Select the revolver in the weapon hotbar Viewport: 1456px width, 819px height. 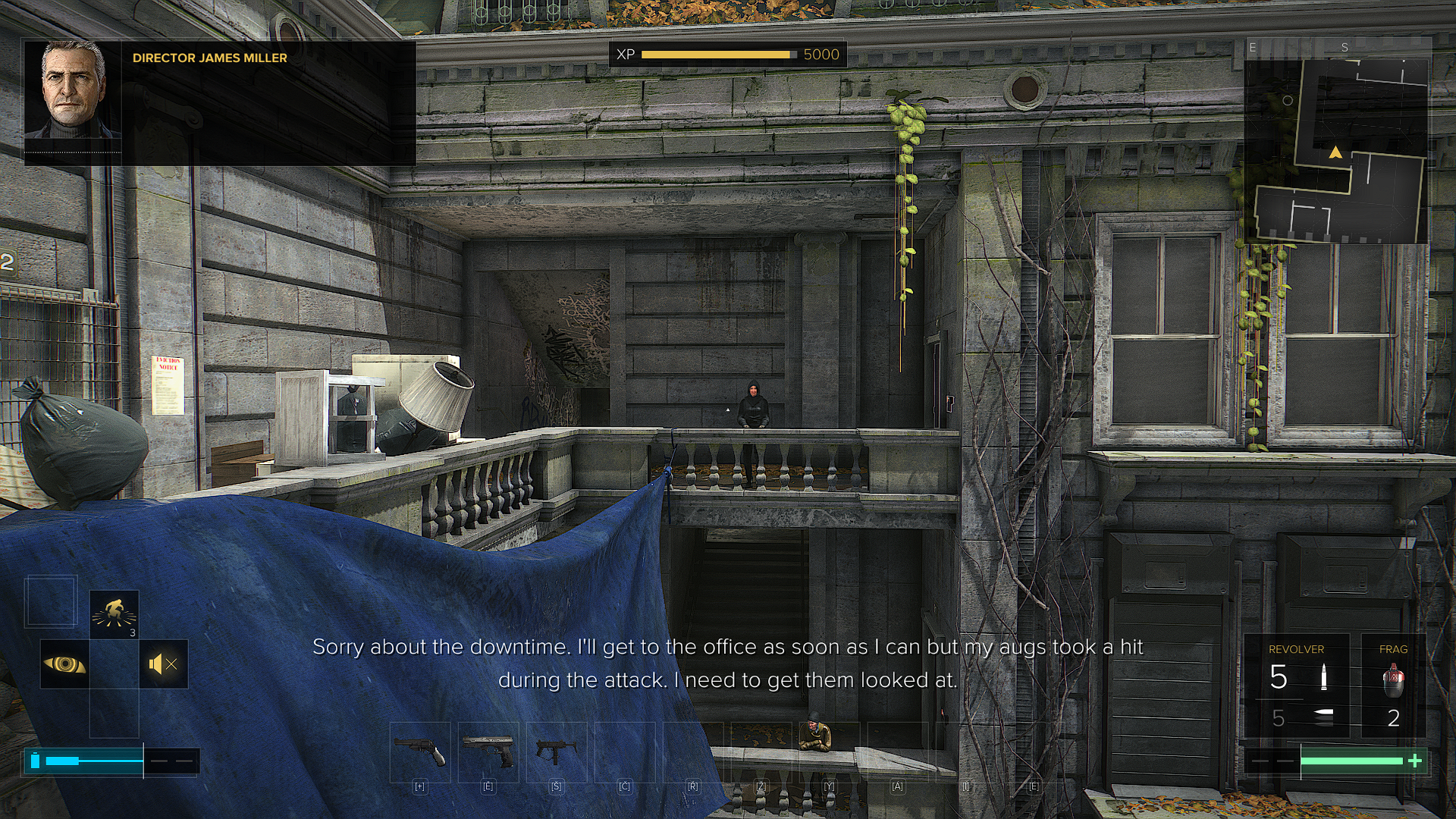click(420, 752)
